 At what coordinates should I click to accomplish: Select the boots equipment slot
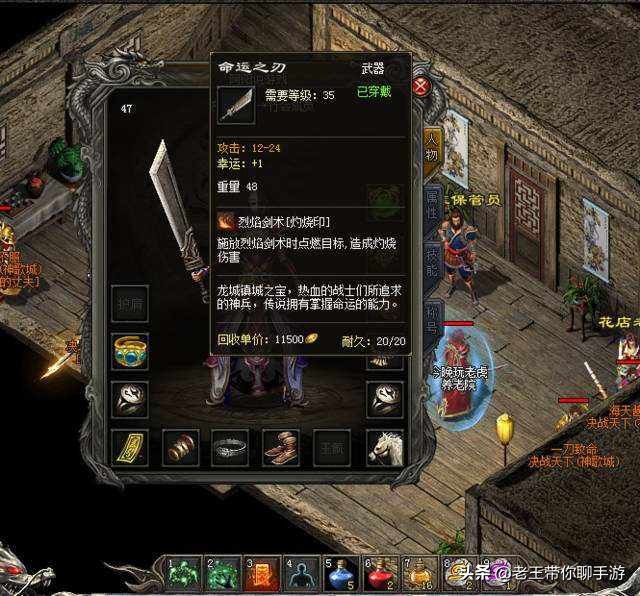(282, 447)
